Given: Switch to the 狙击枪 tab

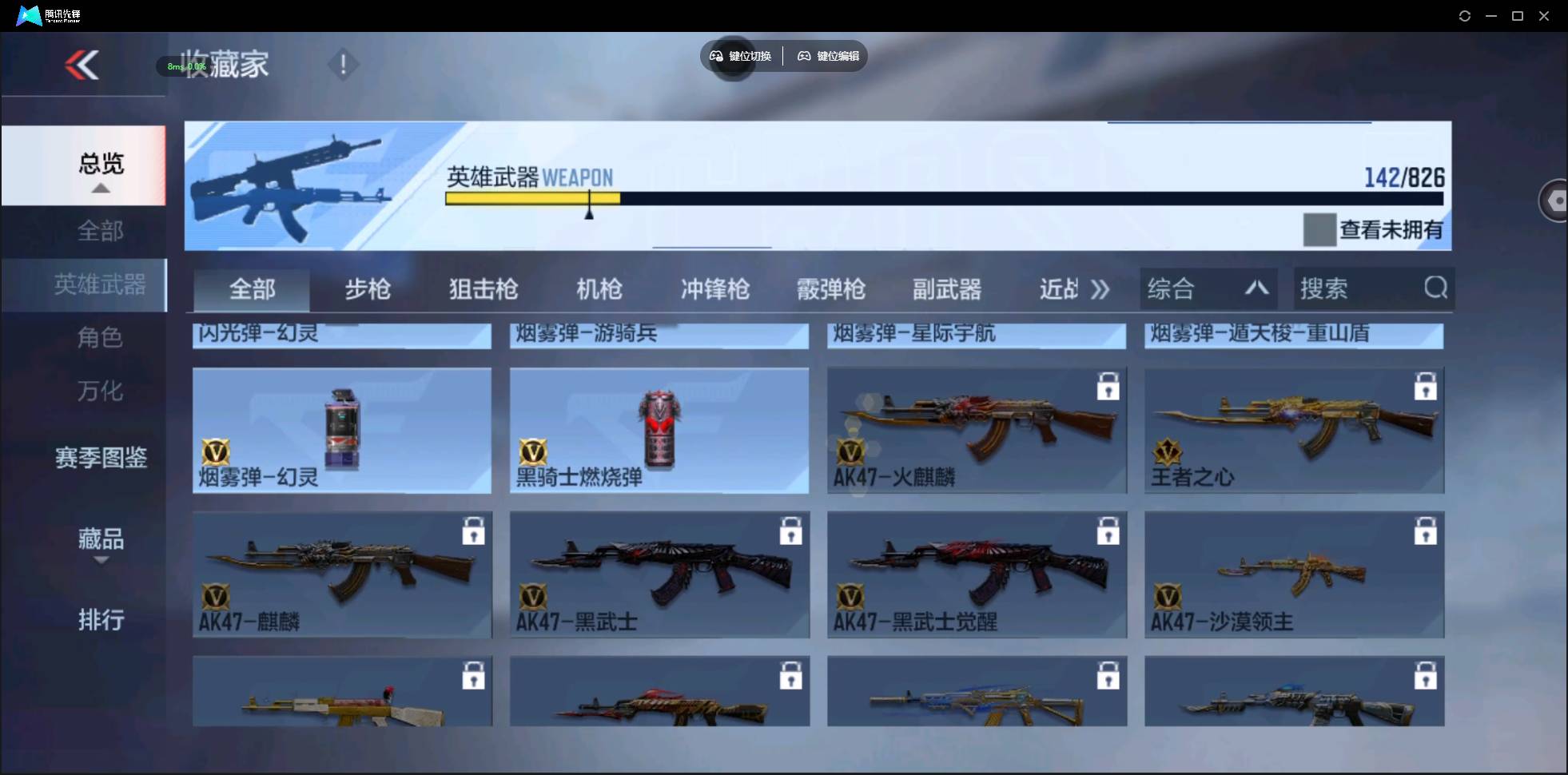Looking at the screenshot, I should tap(483, 289).
